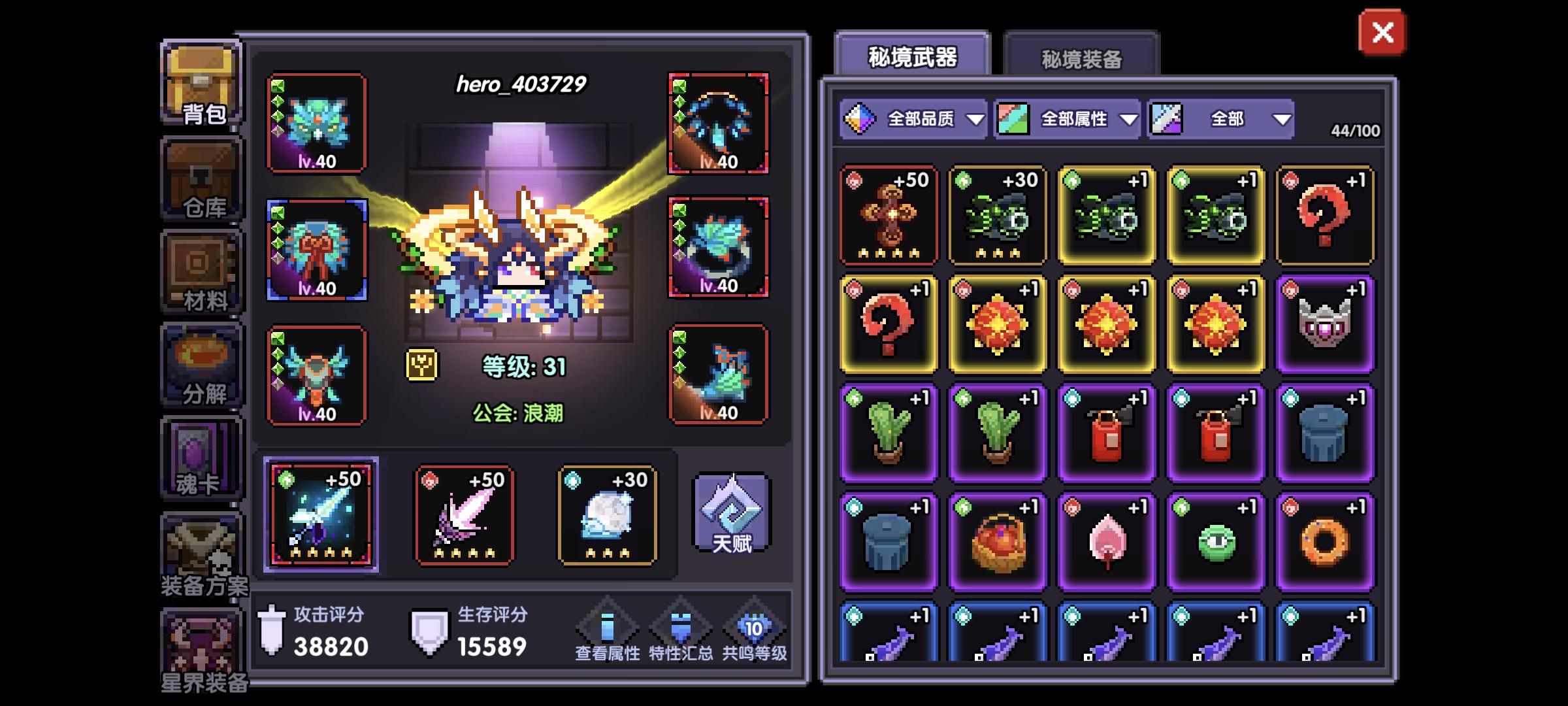Expand the 全部属性 attribute filter
1568x706 pixels.
click(x=1065, y=119)
